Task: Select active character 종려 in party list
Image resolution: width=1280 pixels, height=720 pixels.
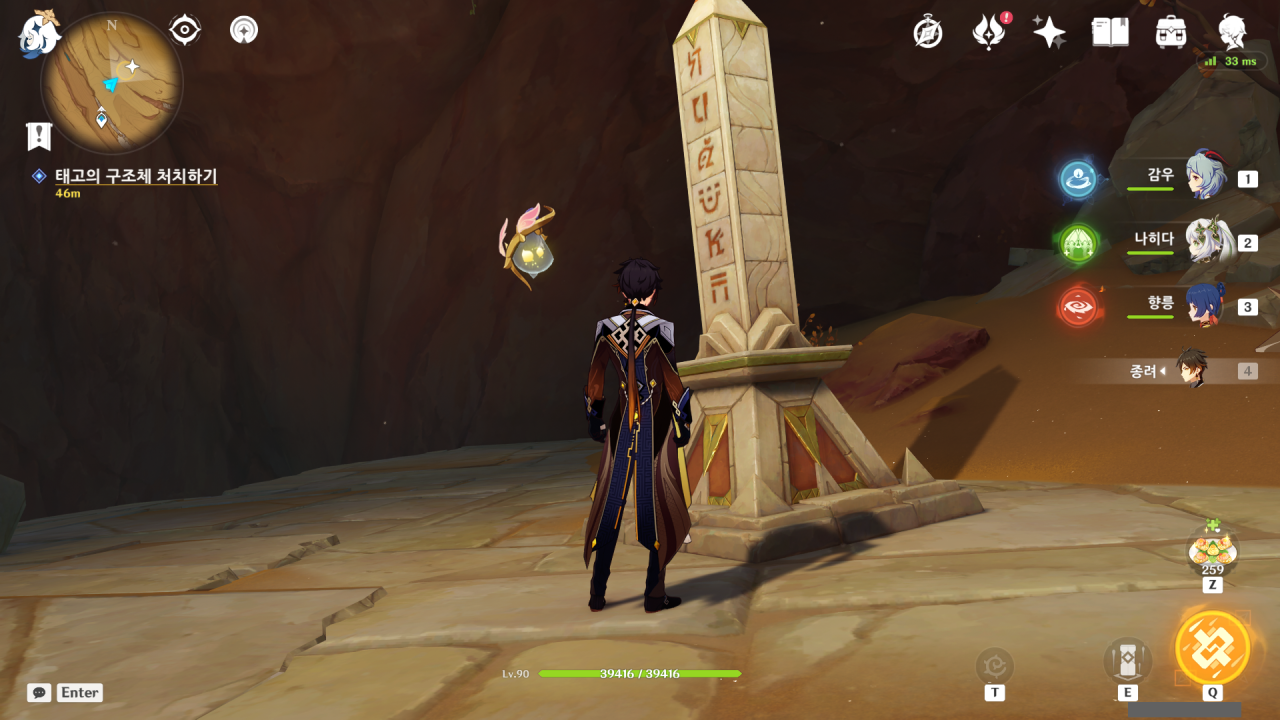Action: (1190, 370)
